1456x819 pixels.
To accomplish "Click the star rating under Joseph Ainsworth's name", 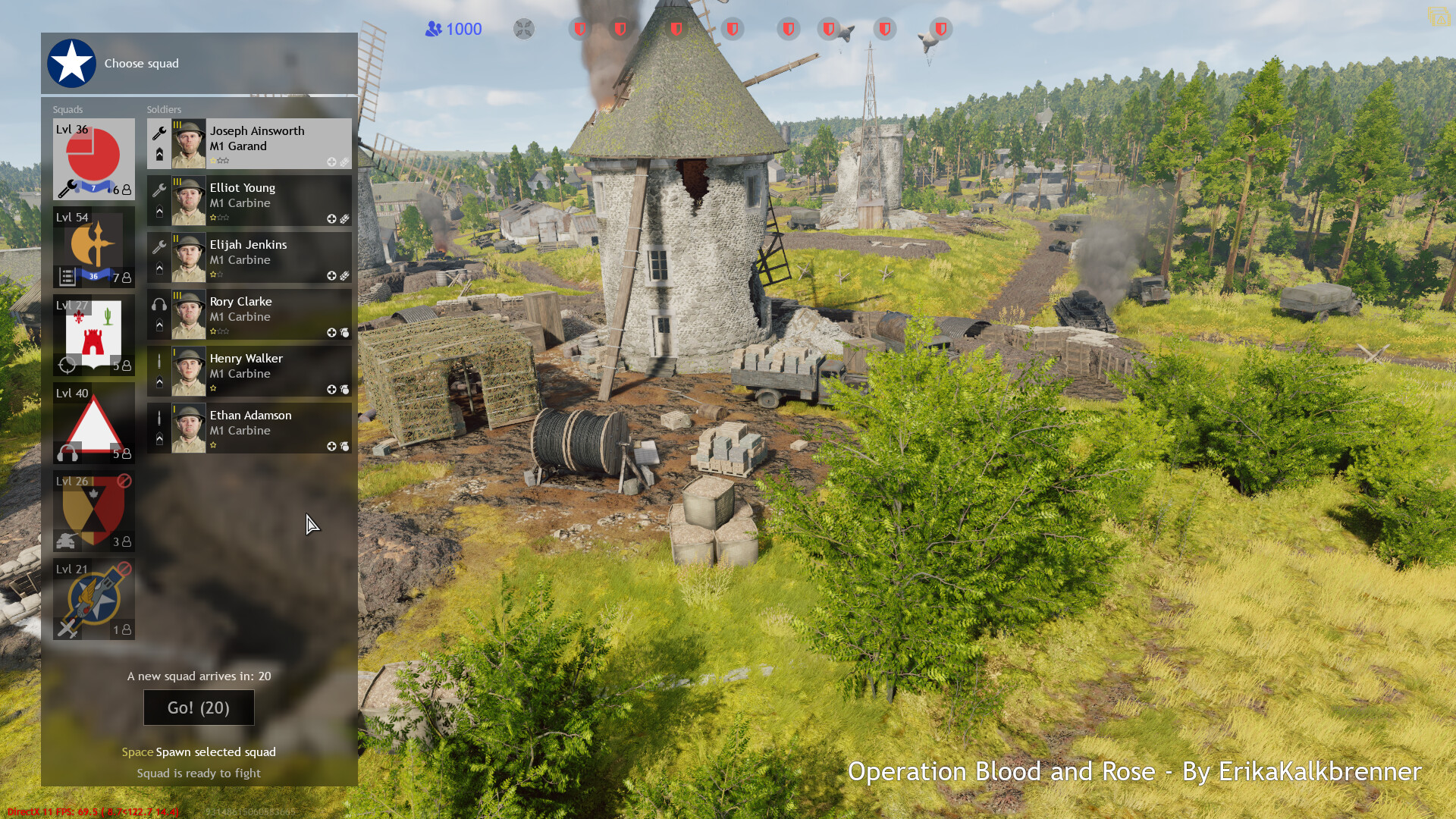I will point(218,162).
